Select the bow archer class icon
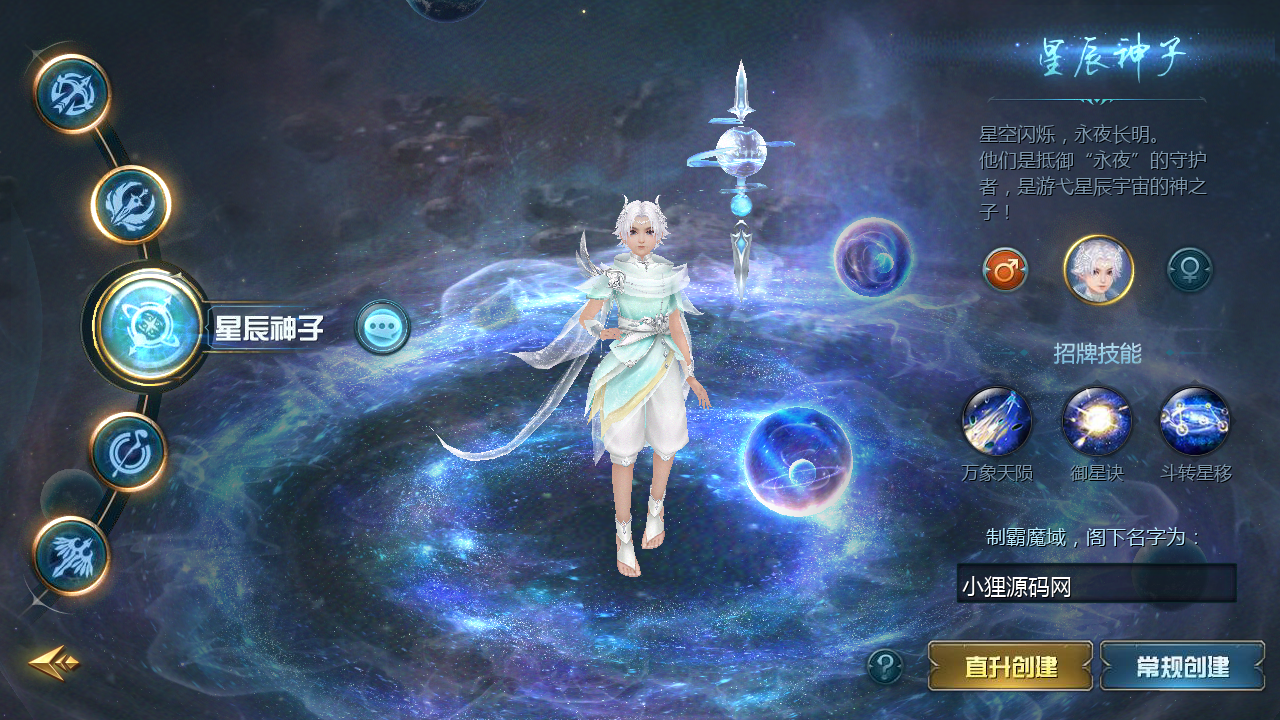 pos(71,94)
